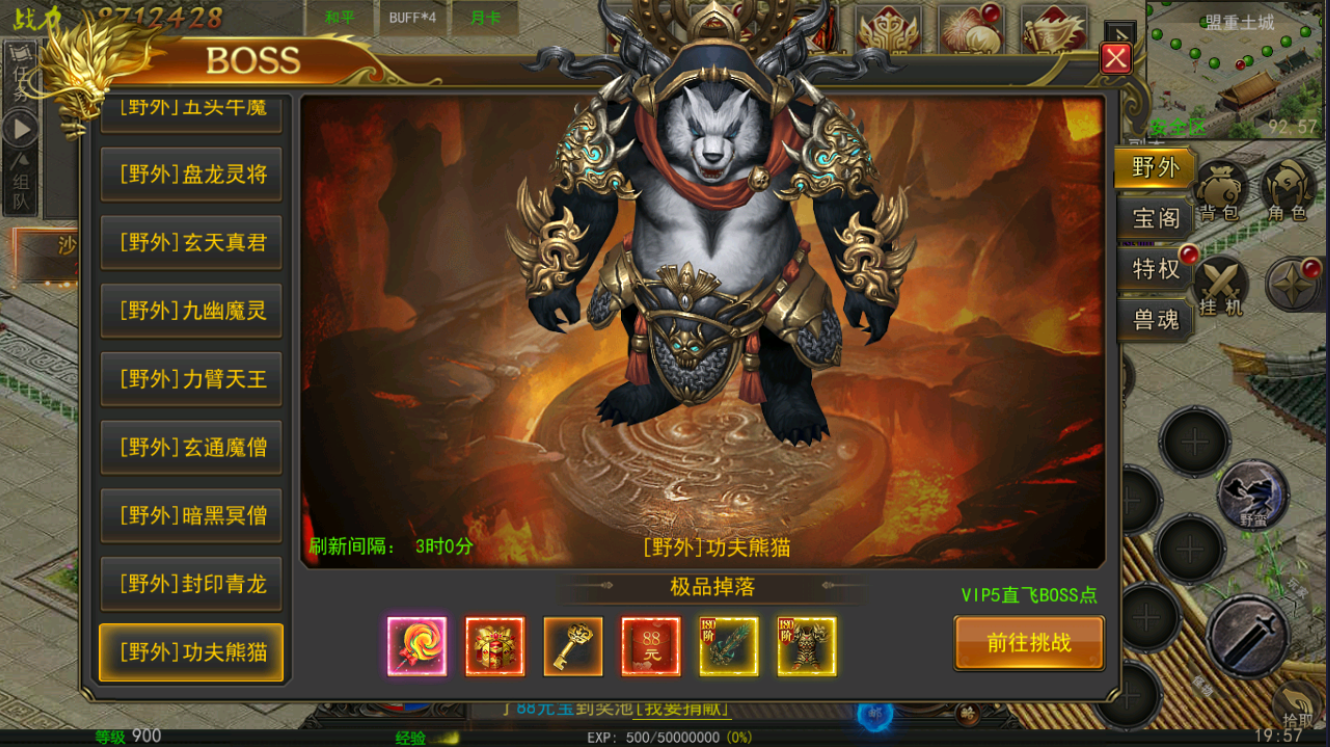Open the 特权 tab
The image size is (1330, 747).
[1155, 269]
